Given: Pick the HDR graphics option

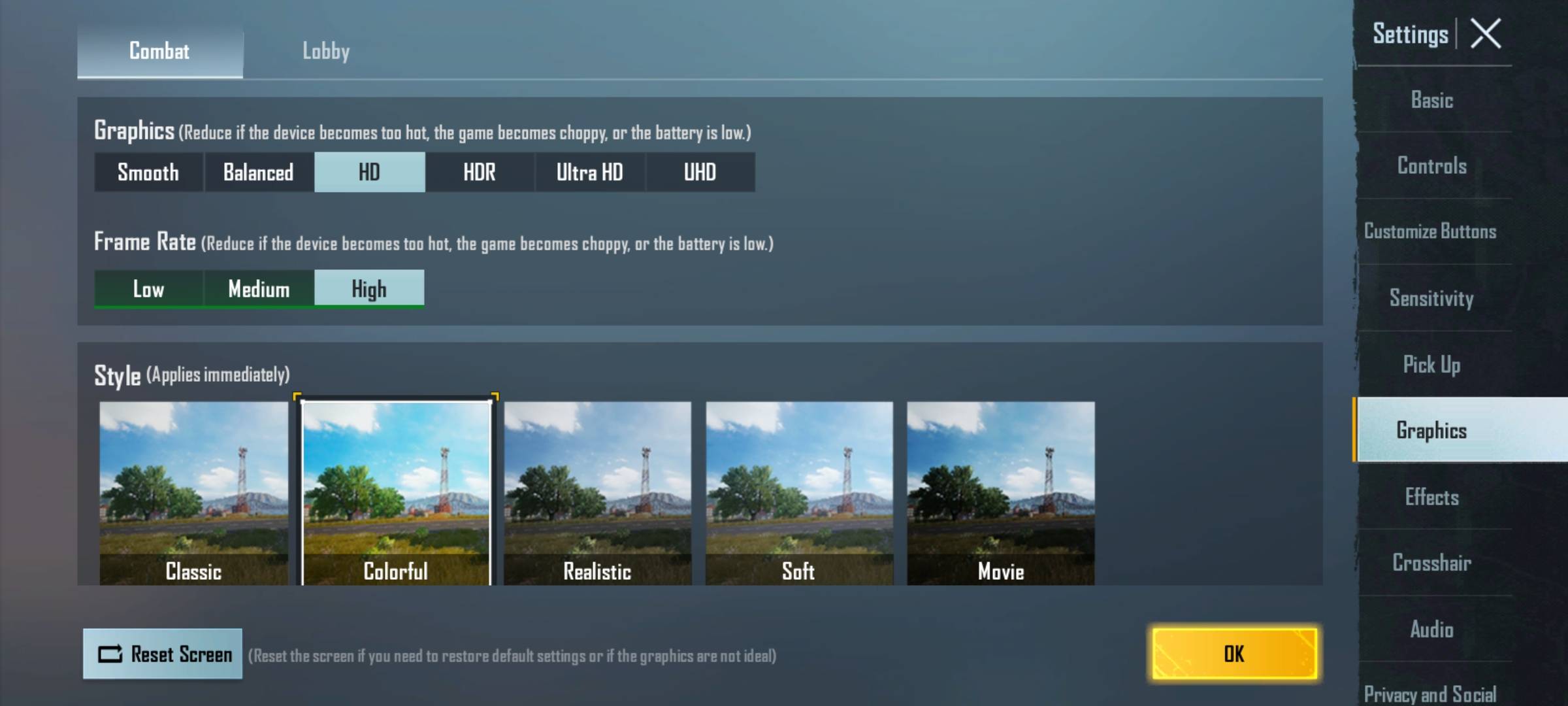Looking at the screenshot, I should click(x=480, y=173).
